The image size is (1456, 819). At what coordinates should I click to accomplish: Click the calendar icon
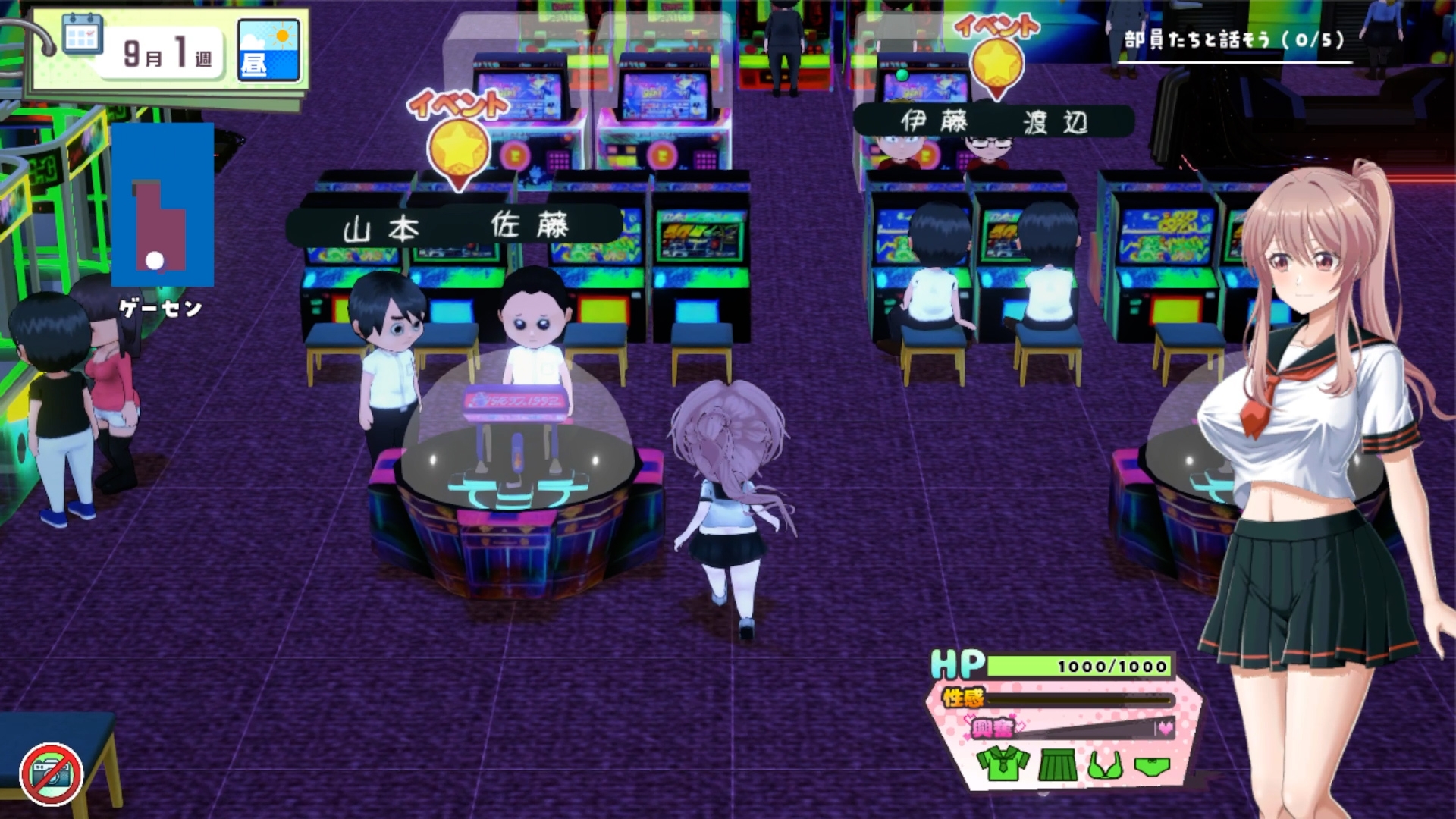coord(83,33)
